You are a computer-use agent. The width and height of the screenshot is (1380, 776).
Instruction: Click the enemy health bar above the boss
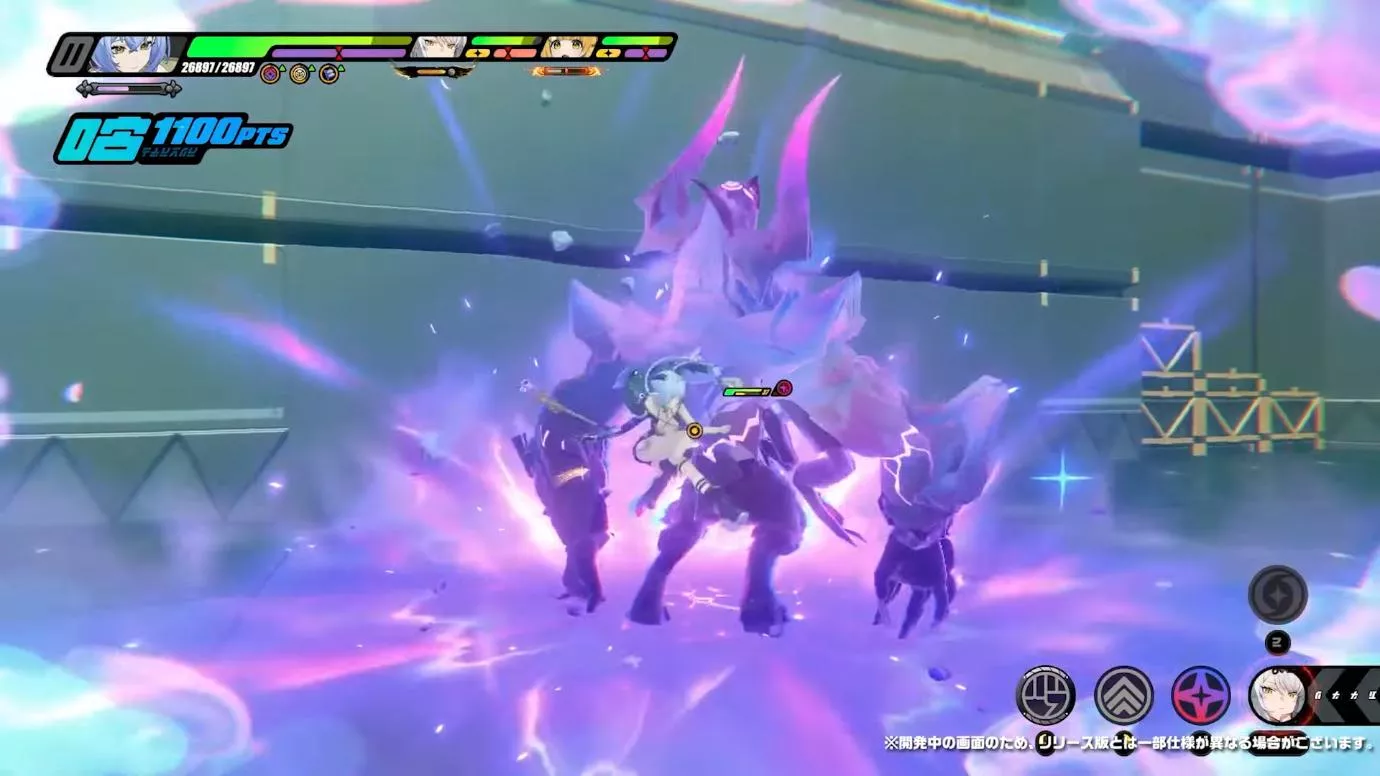click(745, 390)
